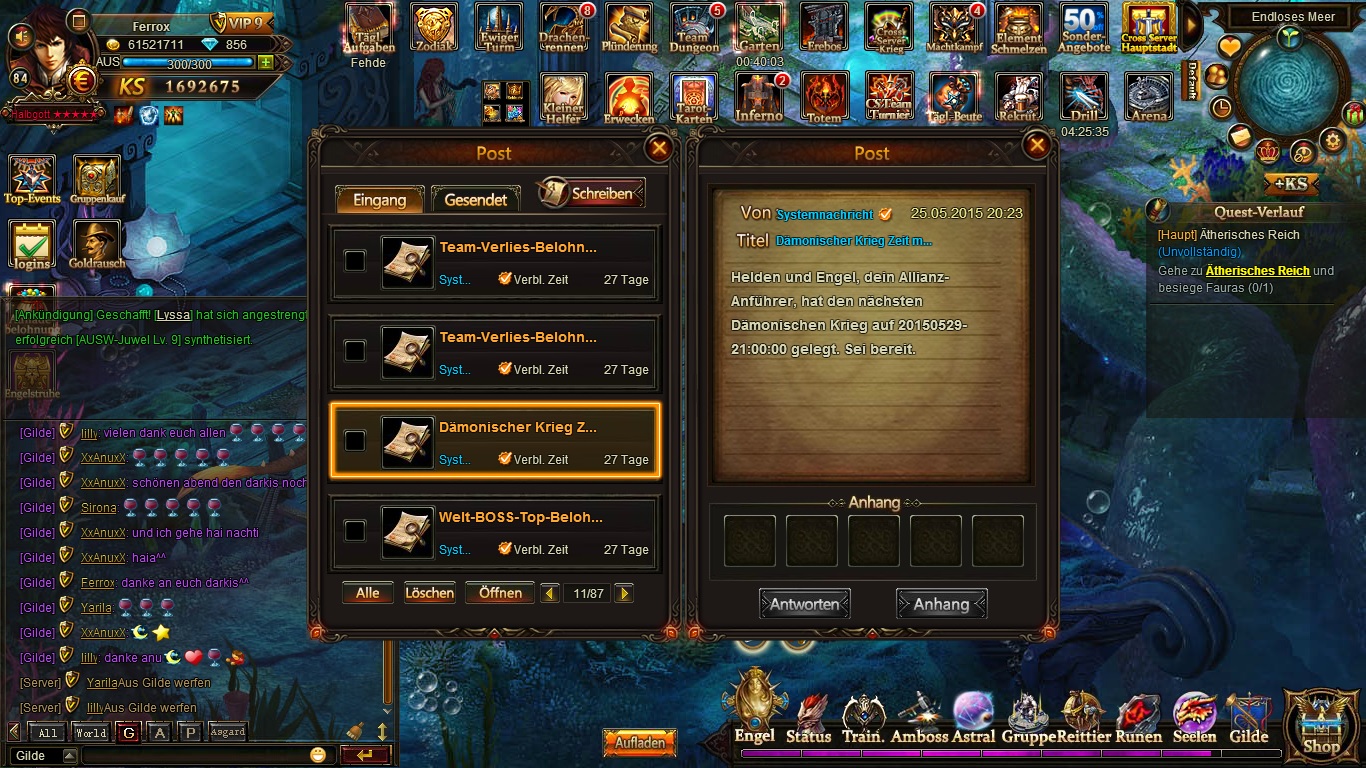Open the Arena event icon
The image size is (1366, 768).
tap(1149, 99)
